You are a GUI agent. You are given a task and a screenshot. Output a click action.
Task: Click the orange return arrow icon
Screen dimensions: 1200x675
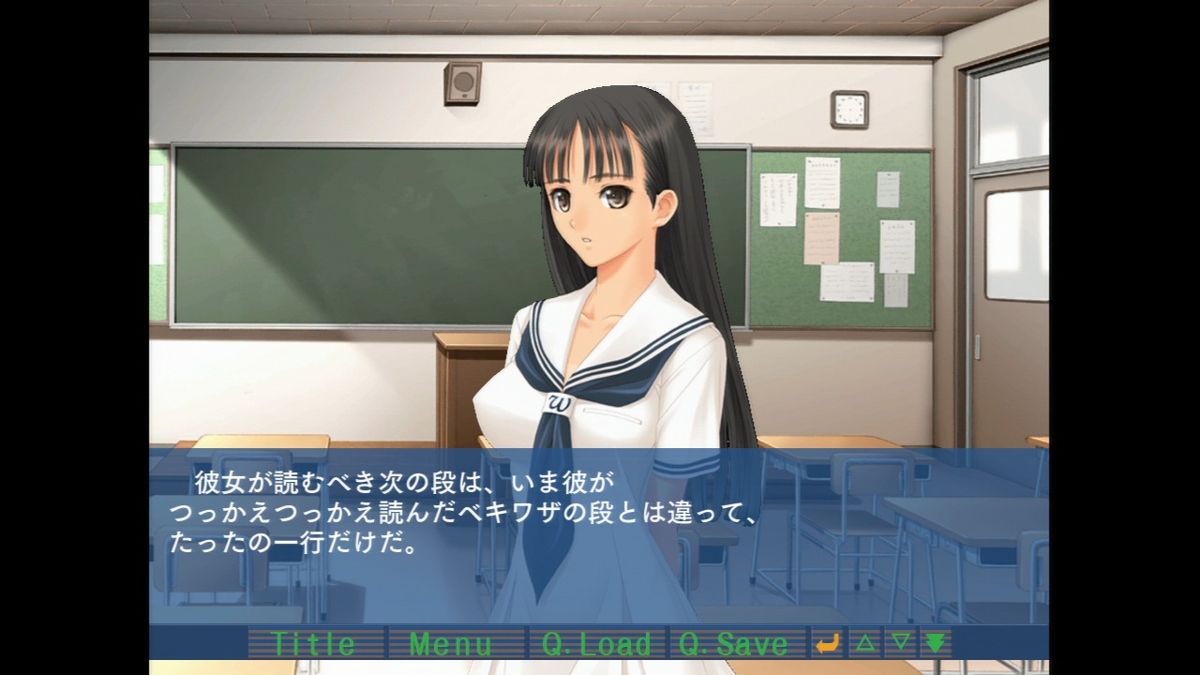click(828, 643)
